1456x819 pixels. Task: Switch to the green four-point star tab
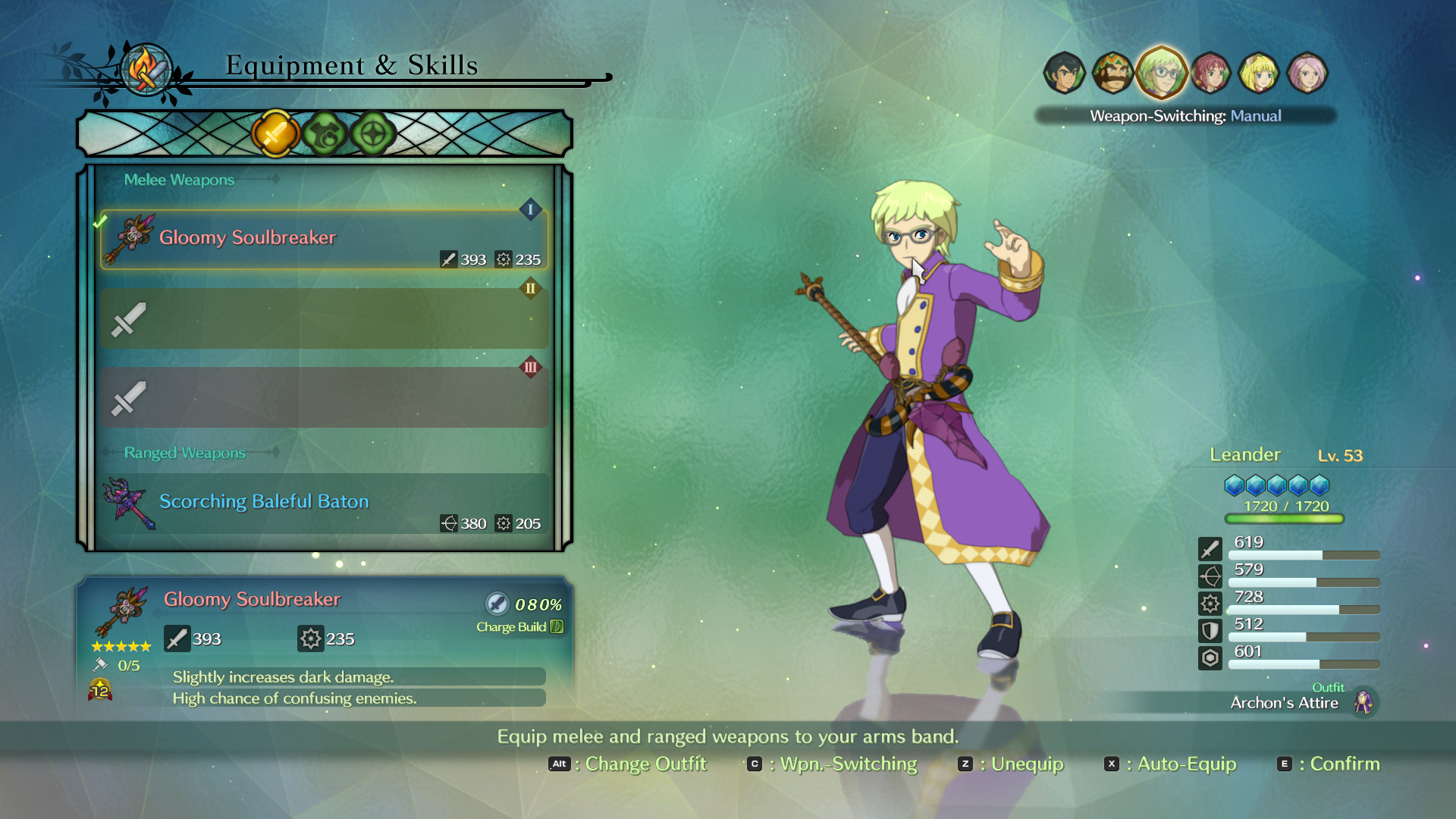click(x=373, y=134)
